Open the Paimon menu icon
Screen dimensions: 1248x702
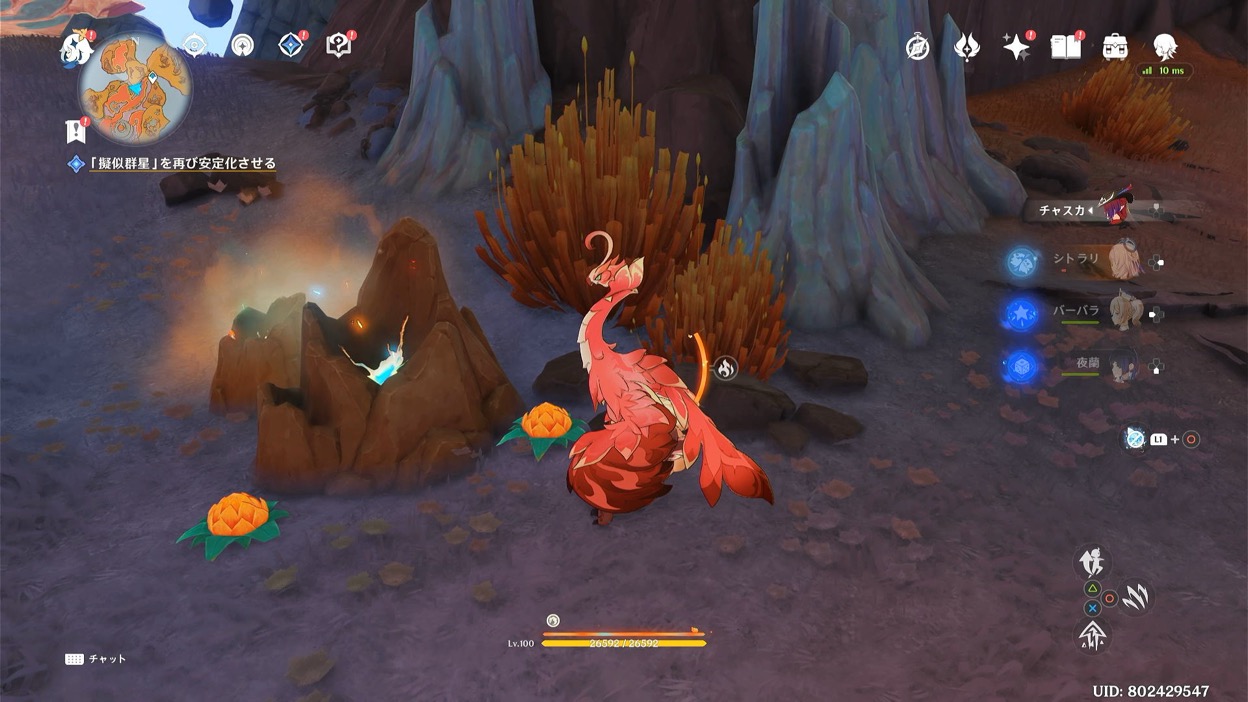point(76,47)
